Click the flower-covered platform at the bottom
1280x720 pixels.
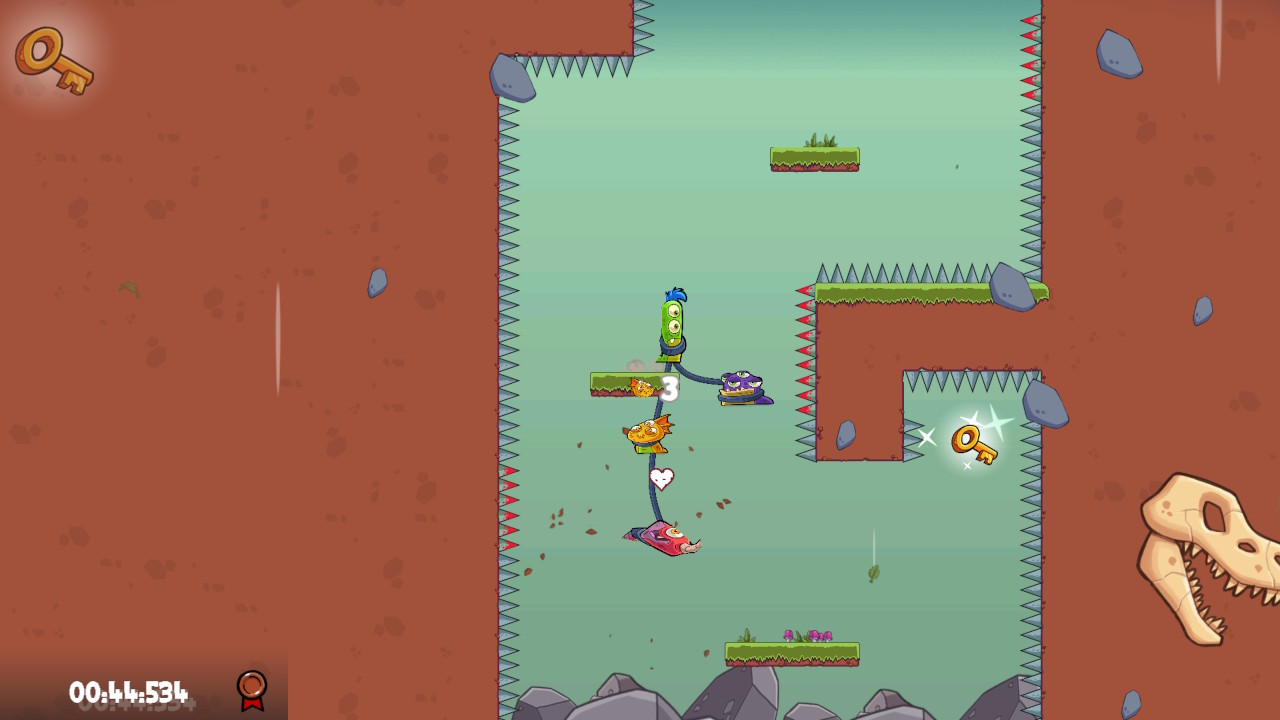coord(790,650)
